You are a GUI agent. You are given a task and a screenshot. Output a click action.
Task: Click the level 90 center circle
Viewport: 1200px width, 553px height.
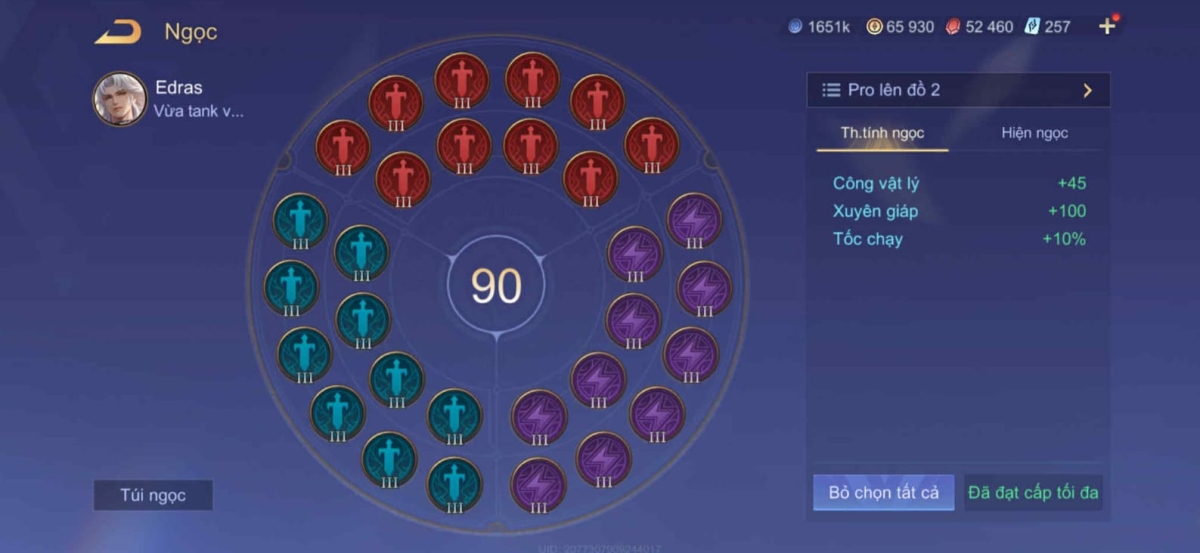[x=496, y=287]
